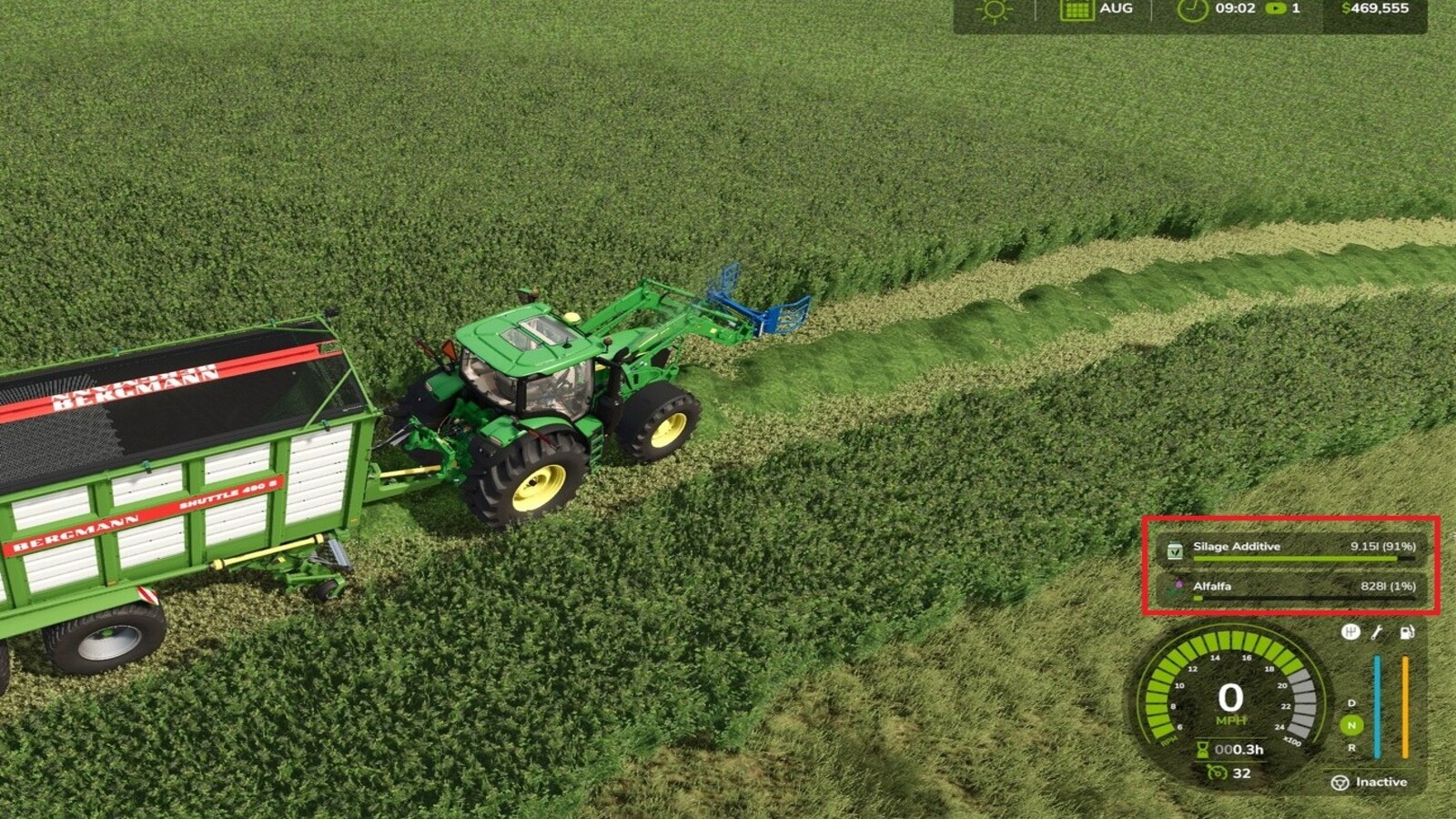Click the steering wheel icon next to Inactive

pyautogui.click(x=1340, y=783)
